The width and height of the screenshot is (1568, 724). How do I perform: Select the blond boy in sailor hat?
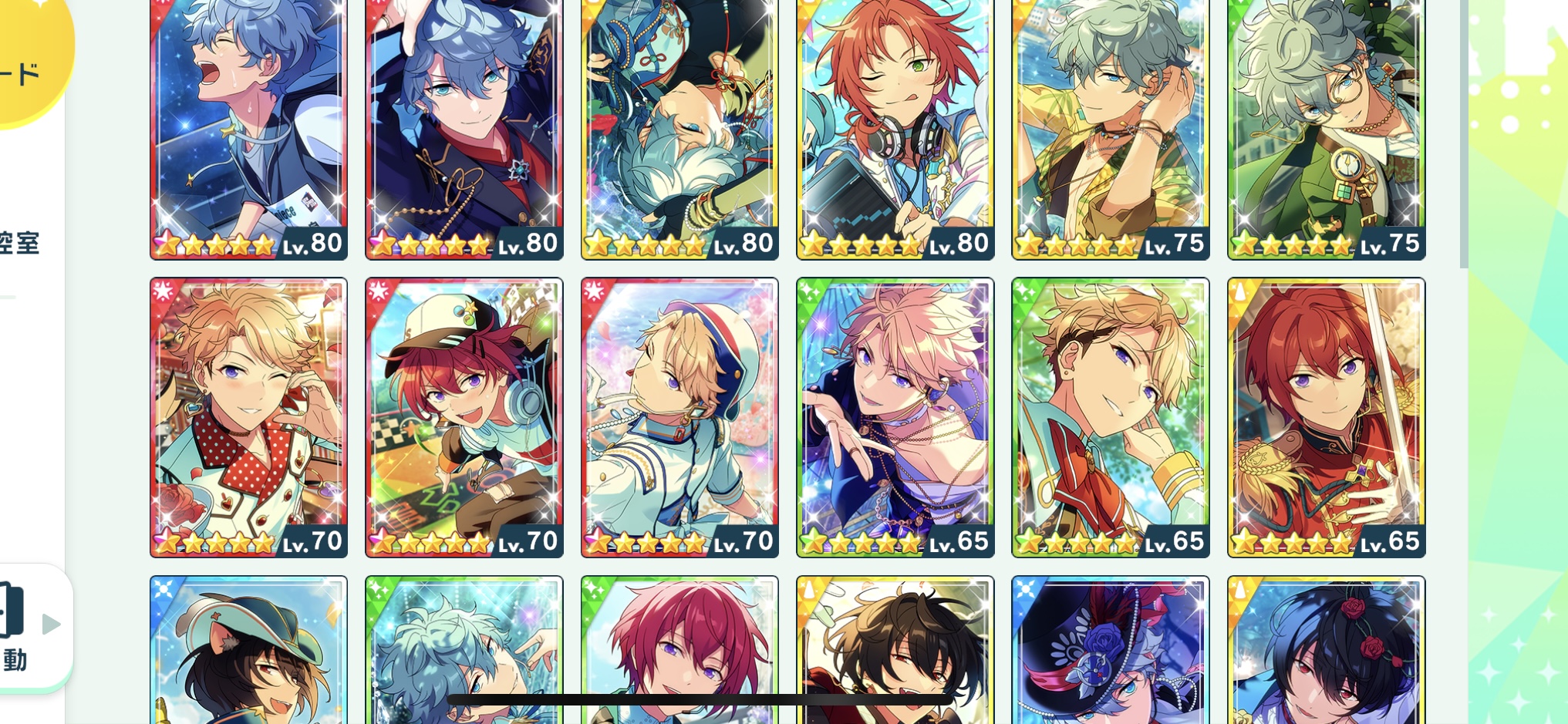679,416
